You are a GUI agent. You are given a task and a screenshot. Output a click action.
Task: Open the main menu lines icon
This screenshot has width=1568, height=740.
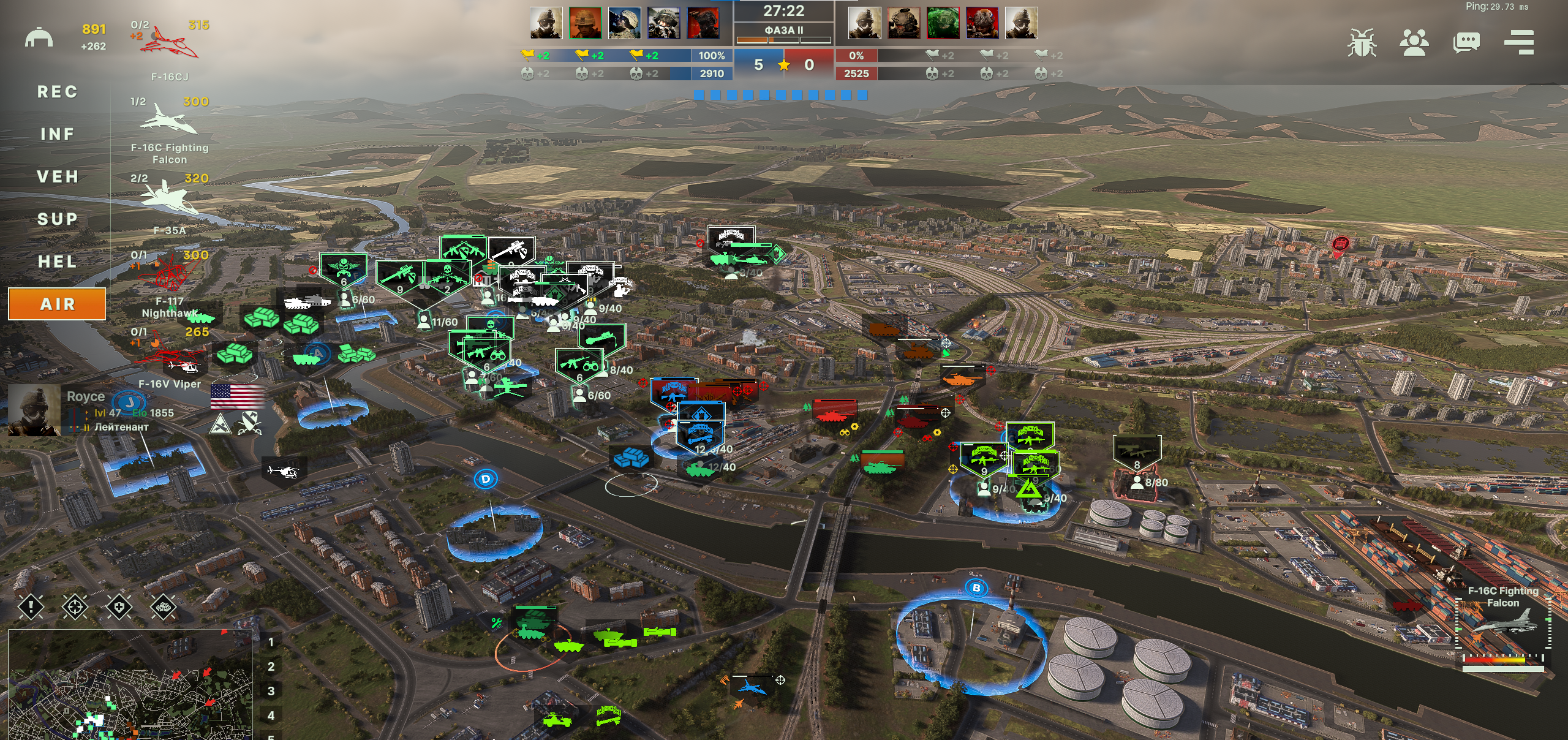coord(1519,42)
